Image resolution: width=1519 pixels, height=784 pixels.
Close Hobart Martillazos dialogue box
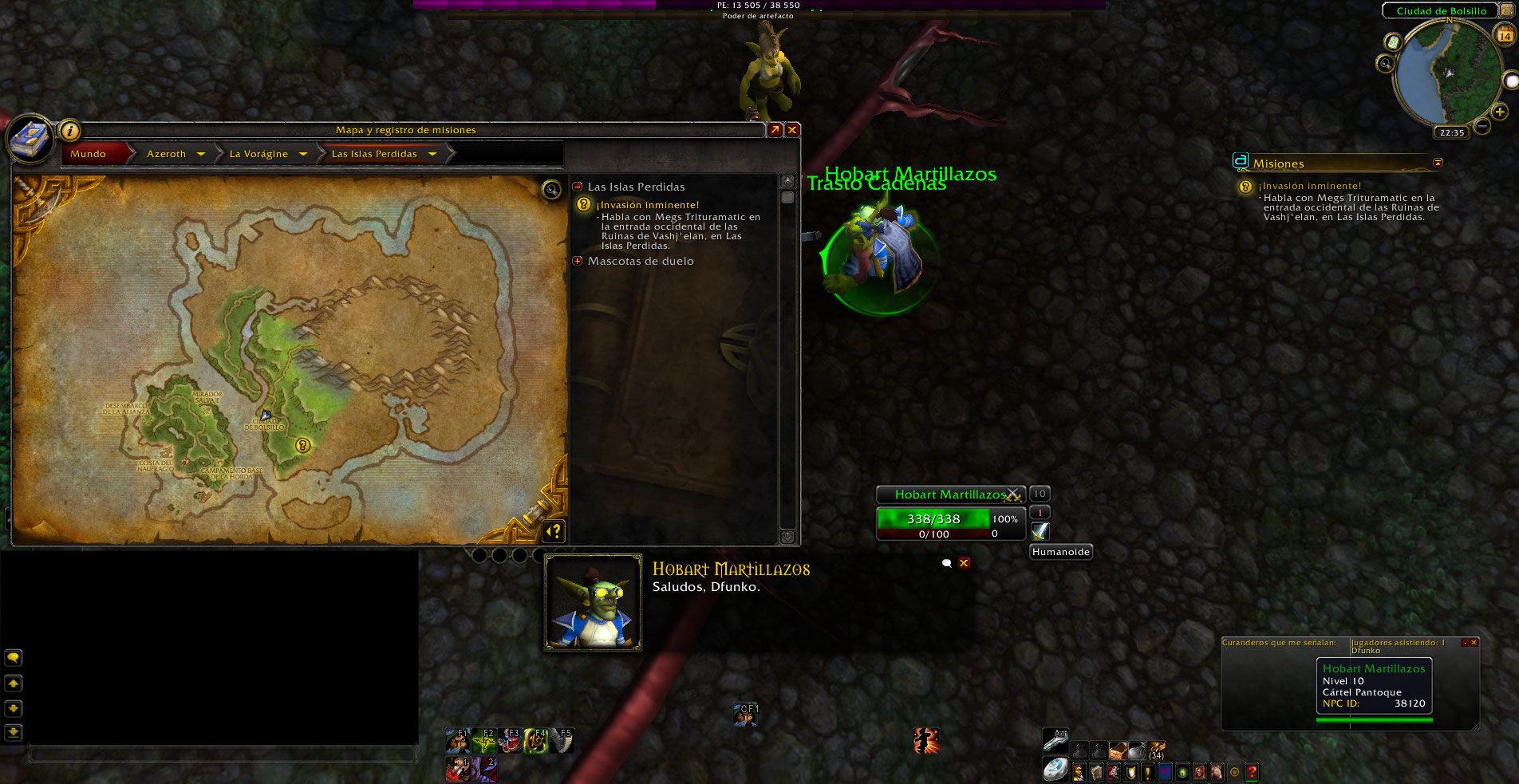[x=964, y=563]
